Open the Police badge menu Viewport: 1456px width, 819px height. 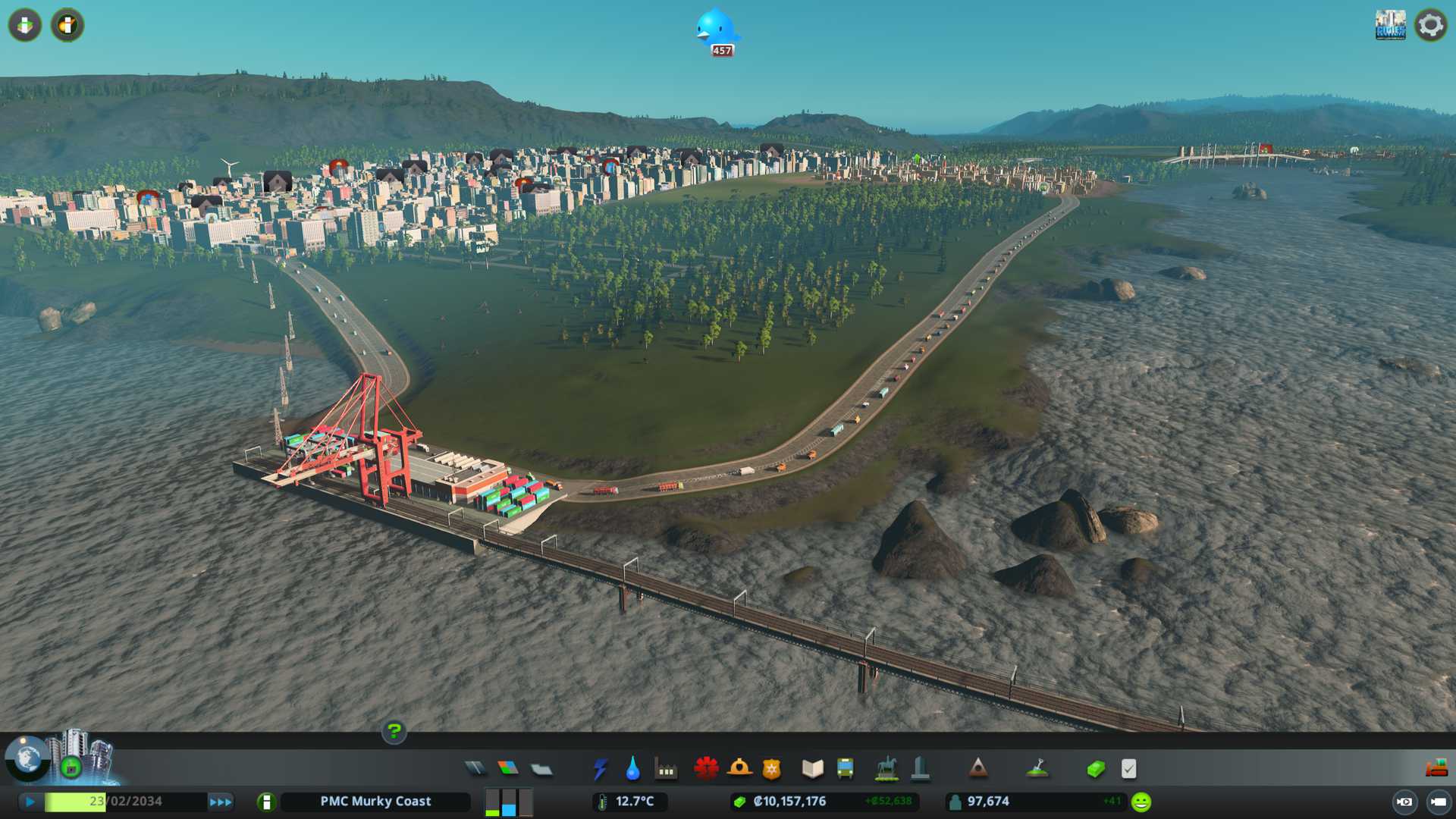point(771,769)
